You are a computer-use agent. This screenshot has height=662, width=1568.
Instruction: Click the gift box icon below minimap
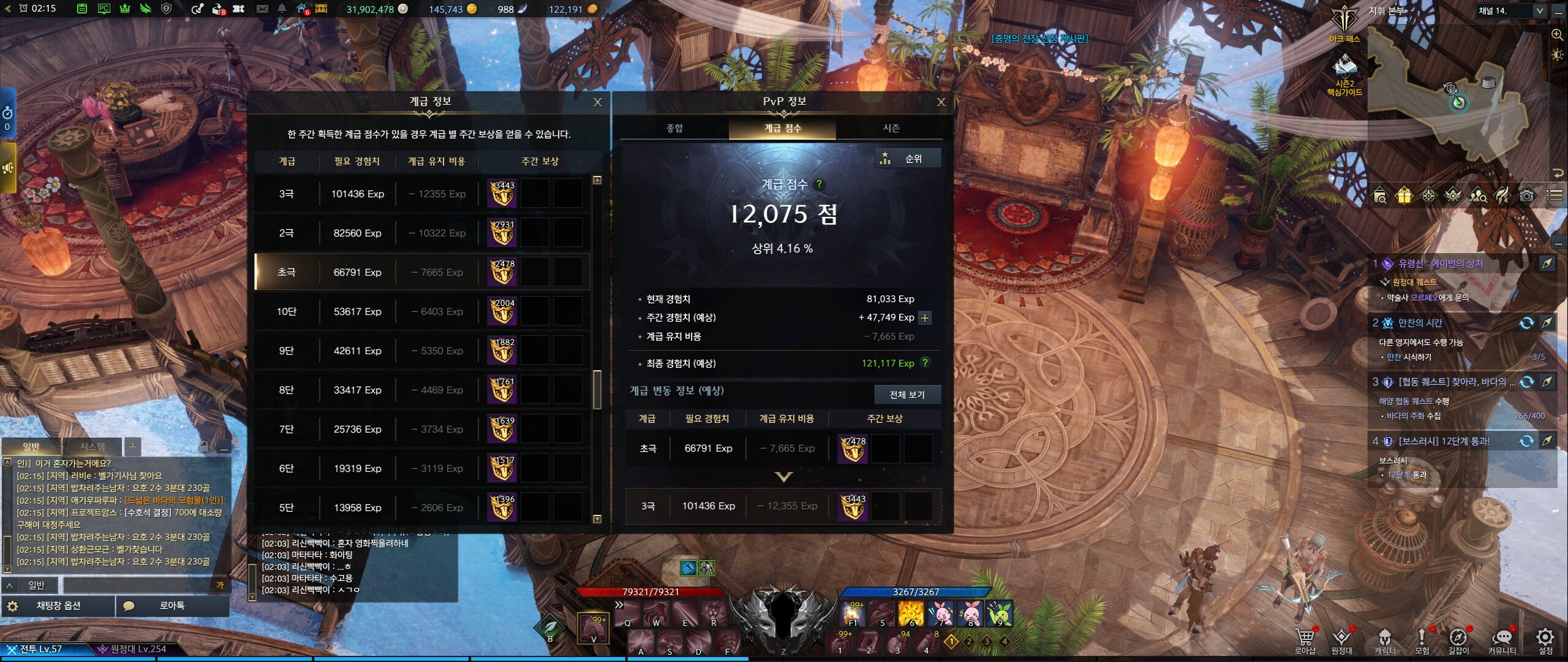tap(1403, 196)
